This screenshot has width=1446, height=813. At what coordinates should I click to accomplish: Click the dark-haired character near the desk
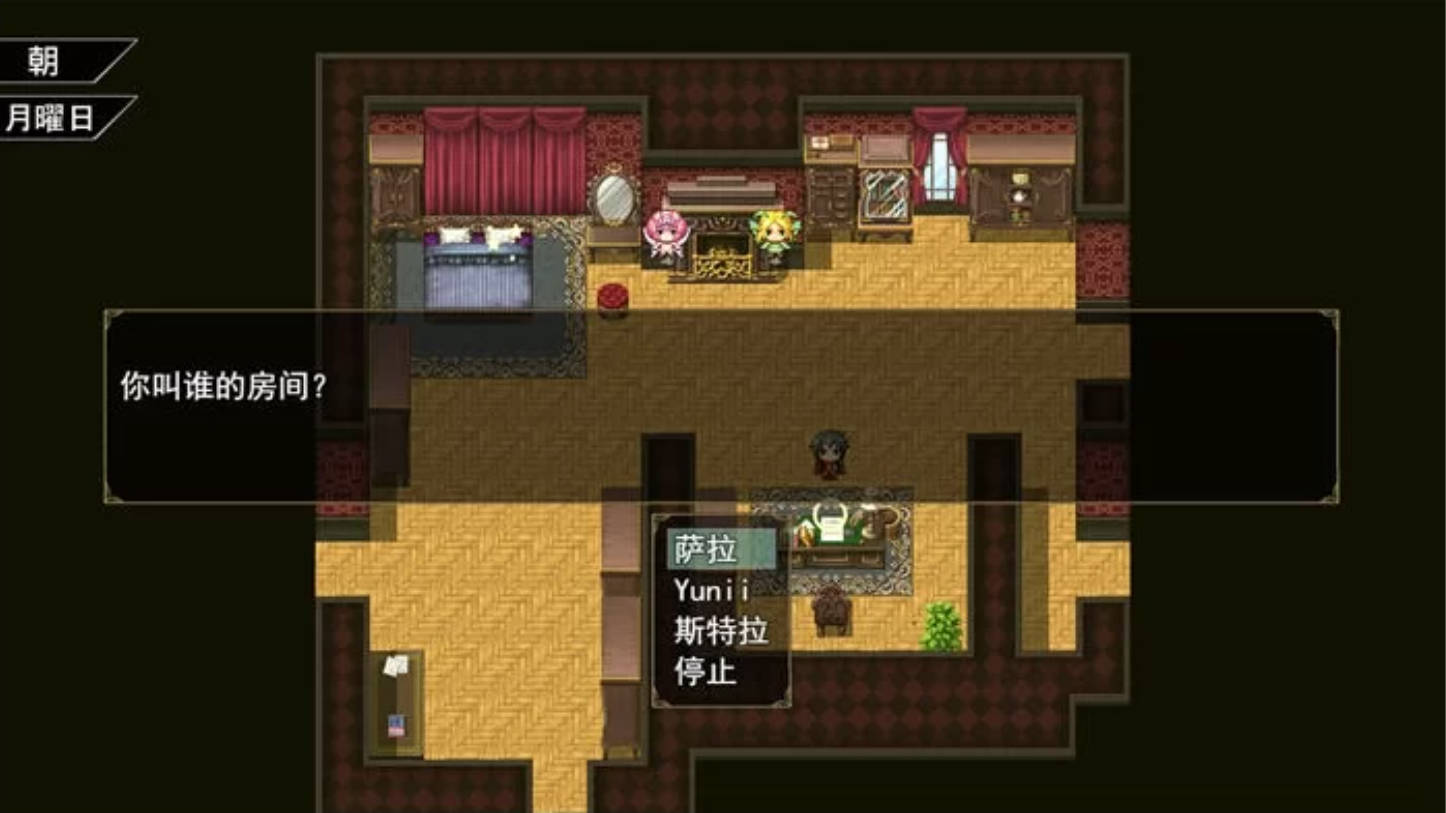coord(828,452)
